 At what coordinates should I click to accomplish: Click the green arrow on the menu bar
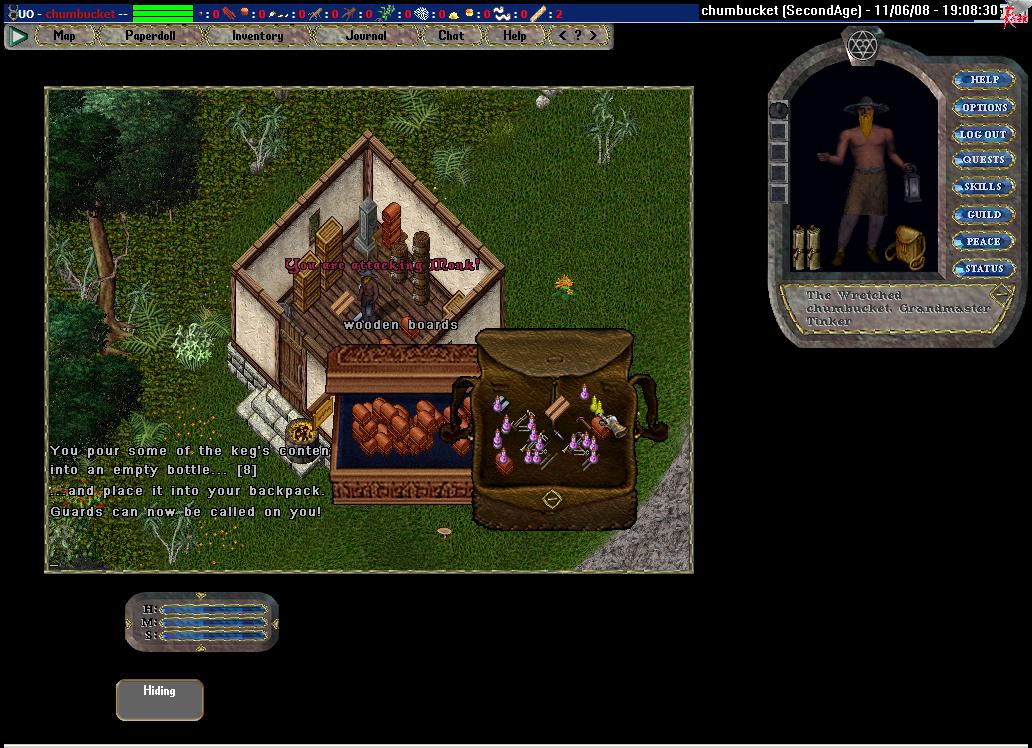click(18, 36)
